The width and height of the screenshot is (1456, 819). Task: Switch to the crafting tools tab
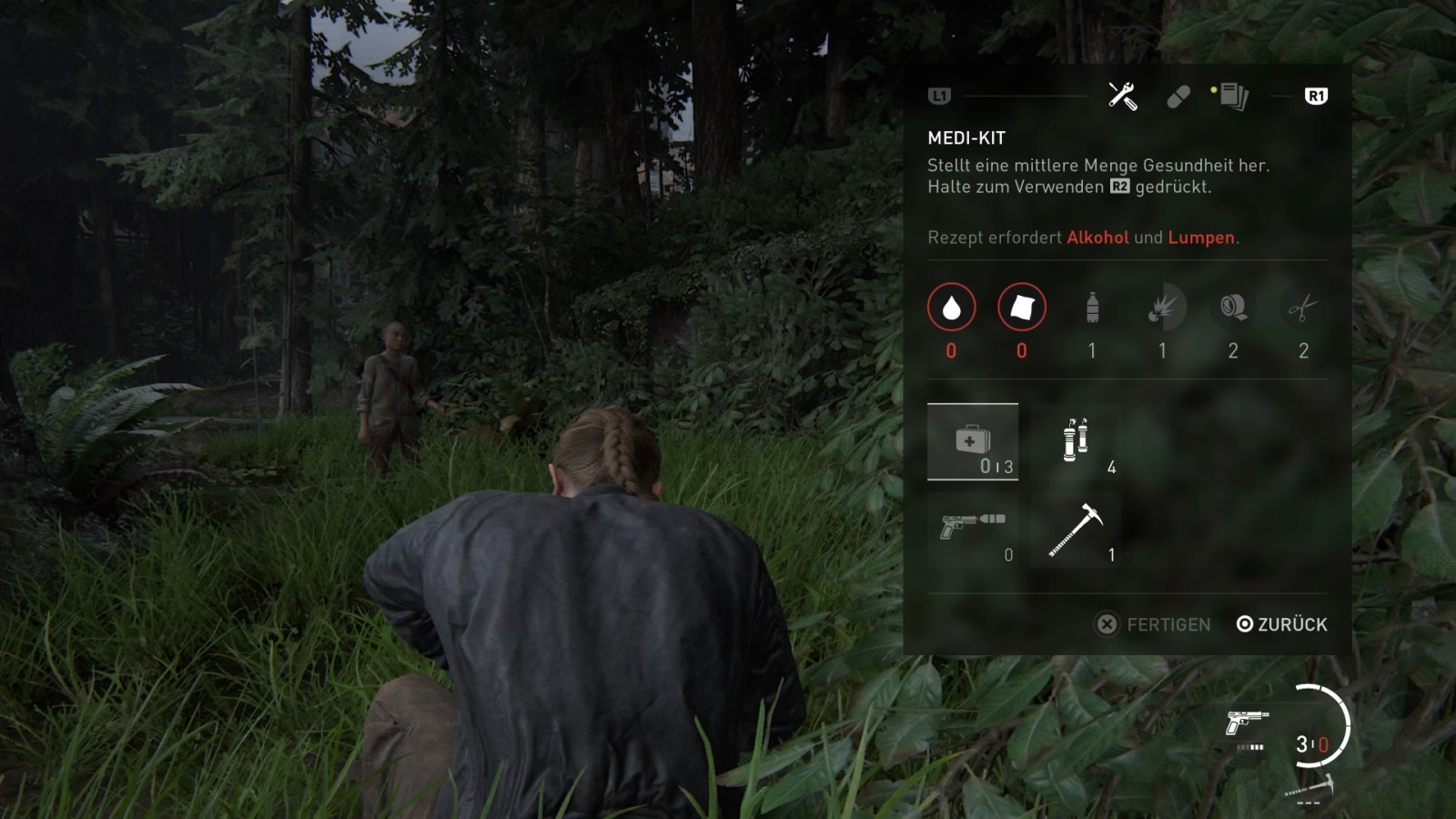(x=1122, y=96)
